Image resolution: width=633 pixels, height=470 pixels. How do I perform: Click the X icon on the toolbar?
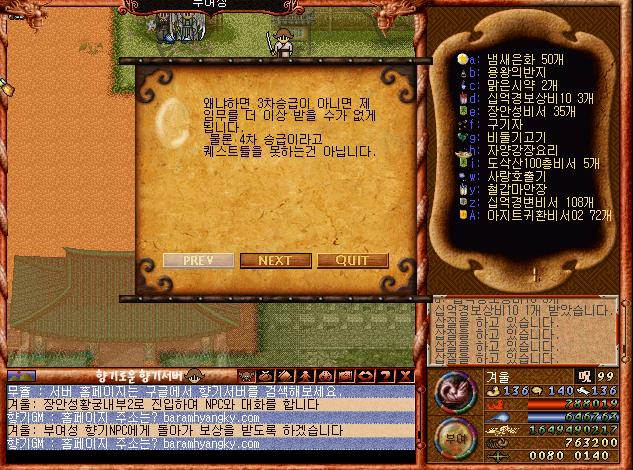tap(405, 375)
